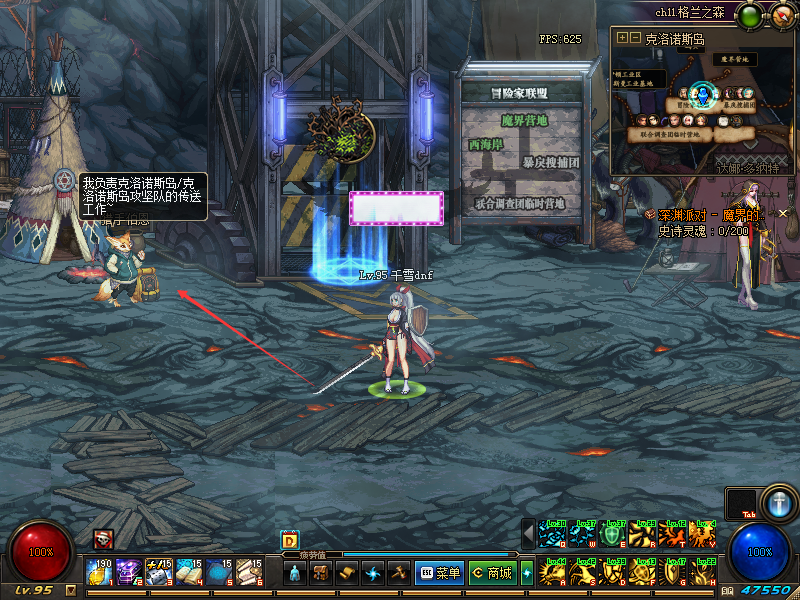The height and width of the screenshot is (600, 800).
Task: Click the blue sword icon above the mana orb
Action: click(777, 502)
